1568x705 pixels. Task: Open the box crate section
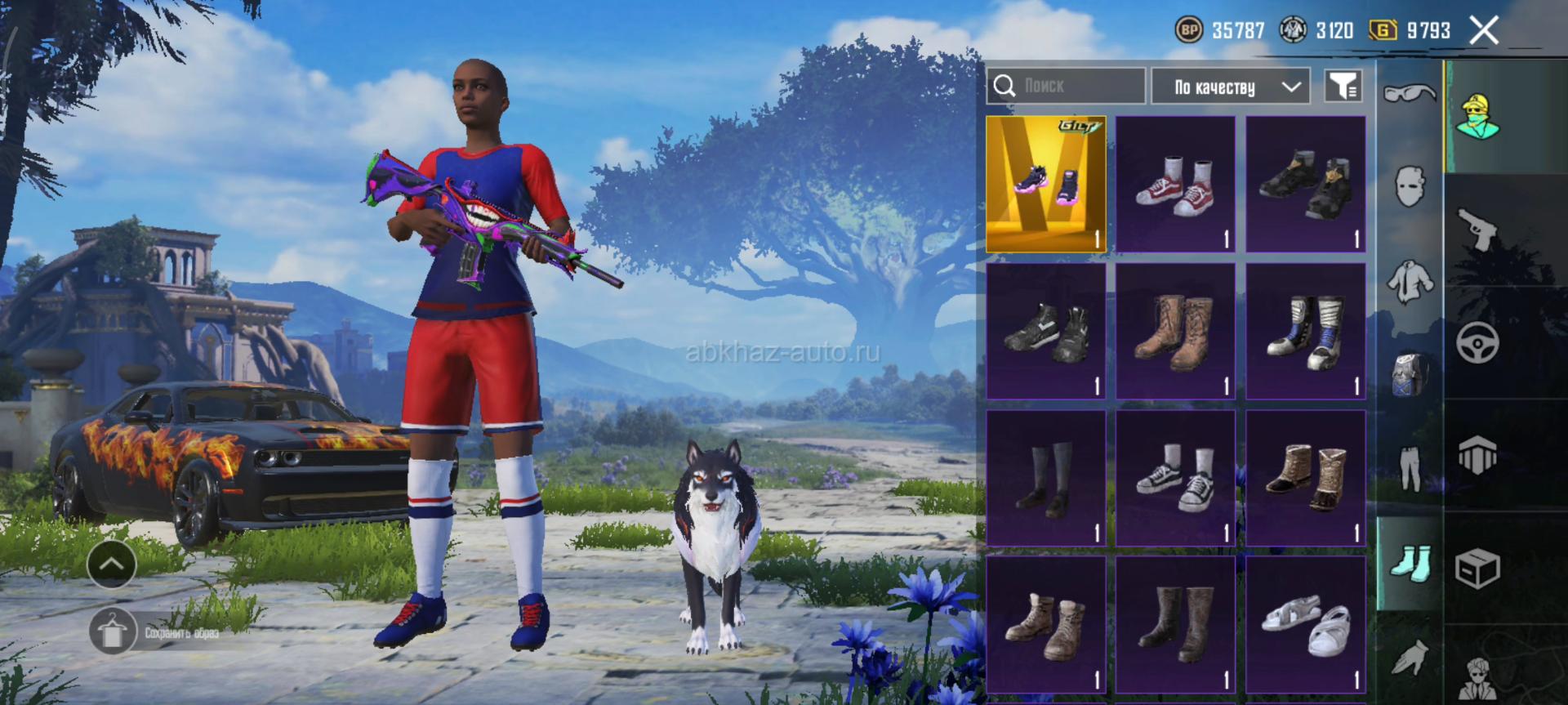1478,568
